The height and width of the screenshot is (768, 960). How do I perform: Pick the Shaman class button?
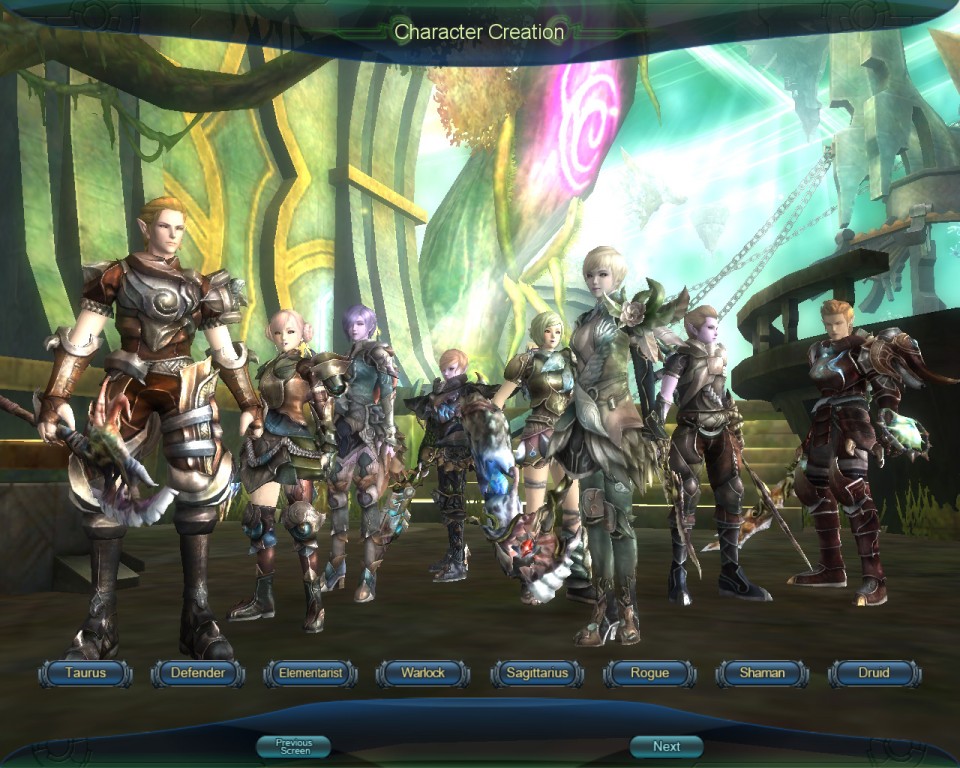tap(761, 673)
